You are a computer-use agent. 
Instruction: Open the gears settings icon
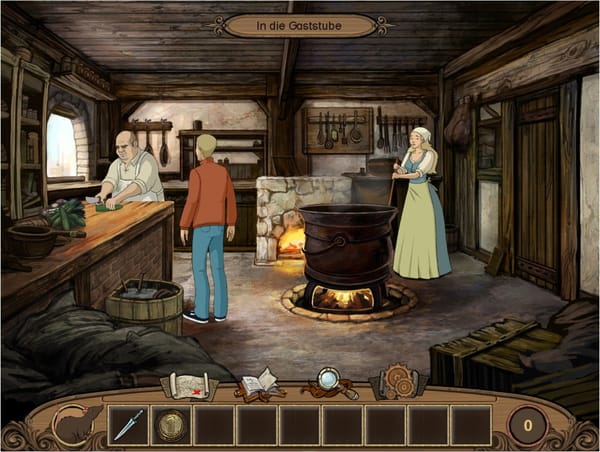click(x=396, y=383)
